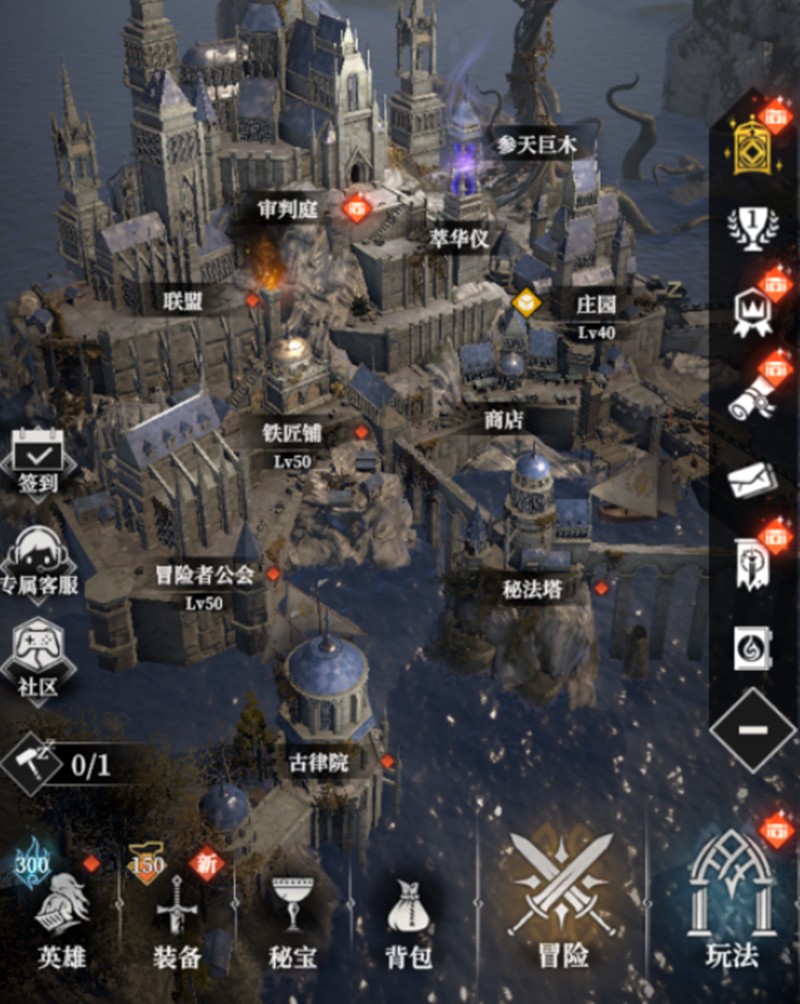Select the 冒险者公会 adventurer guild label
Screen dimensions: 800x1004
204,575
